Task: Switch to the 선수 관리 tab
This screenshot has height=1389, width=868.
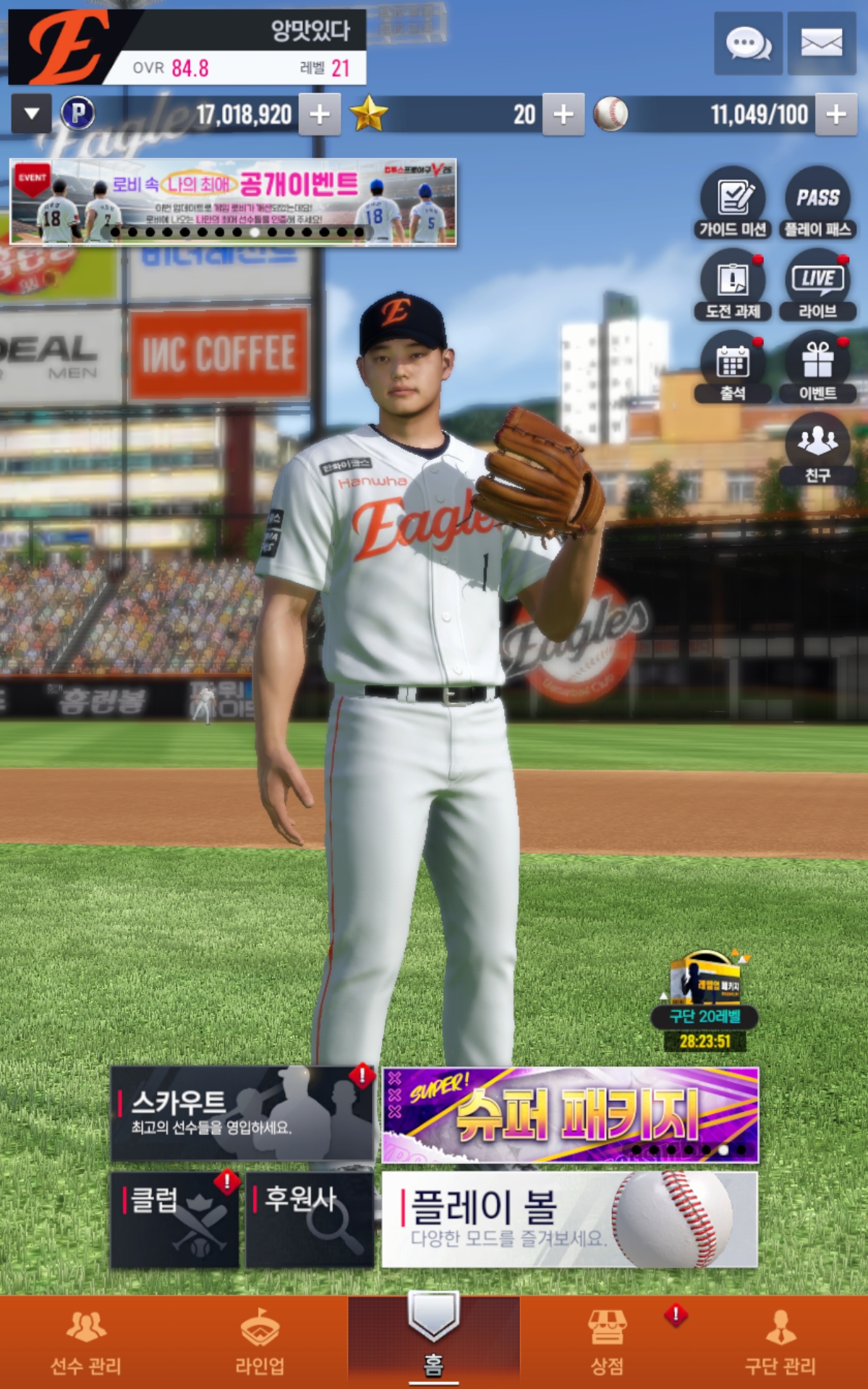Action: pyautogui.click(x=86, y=1343)
